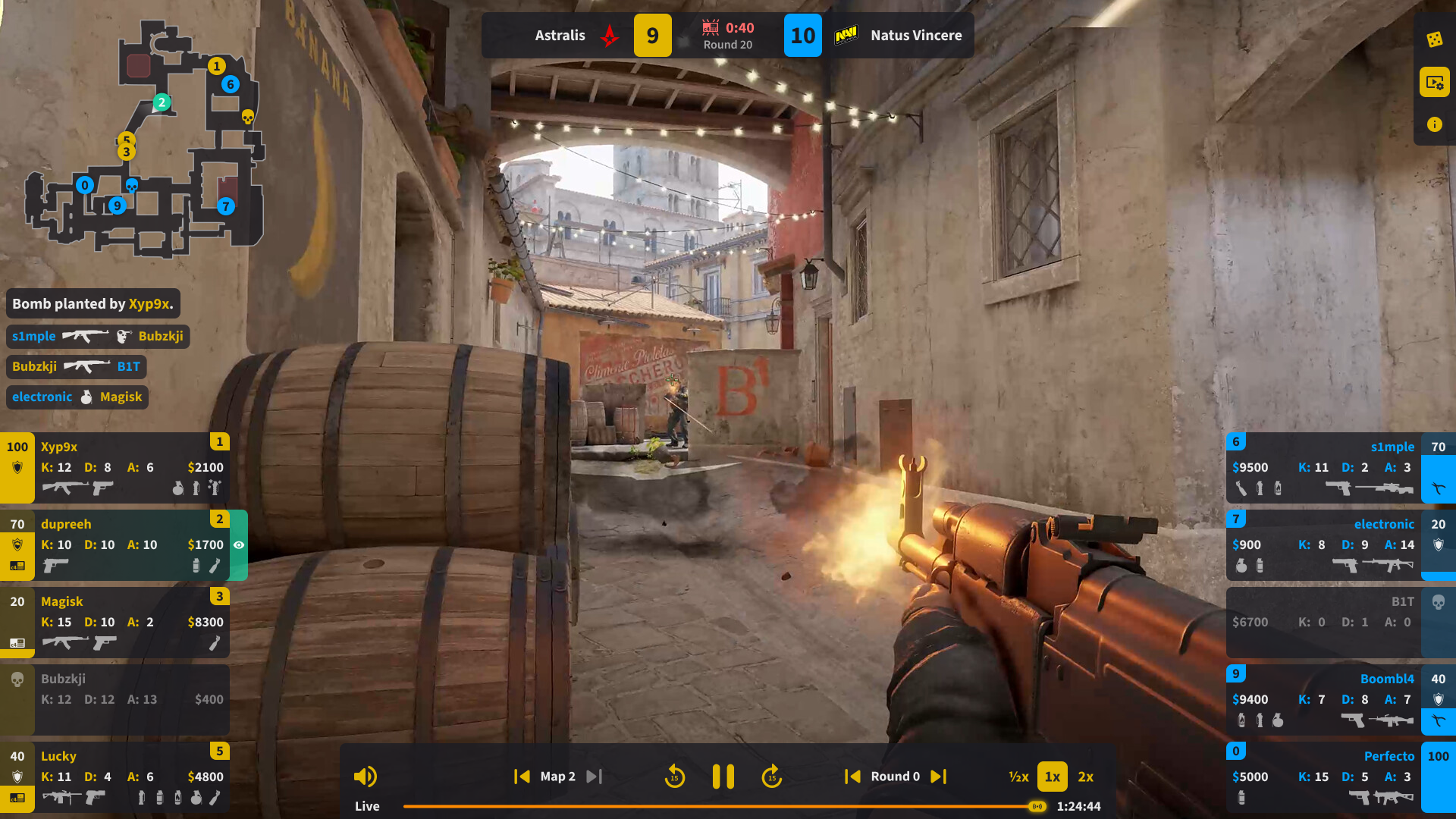Rewind playback by 15 seconds

674,777
